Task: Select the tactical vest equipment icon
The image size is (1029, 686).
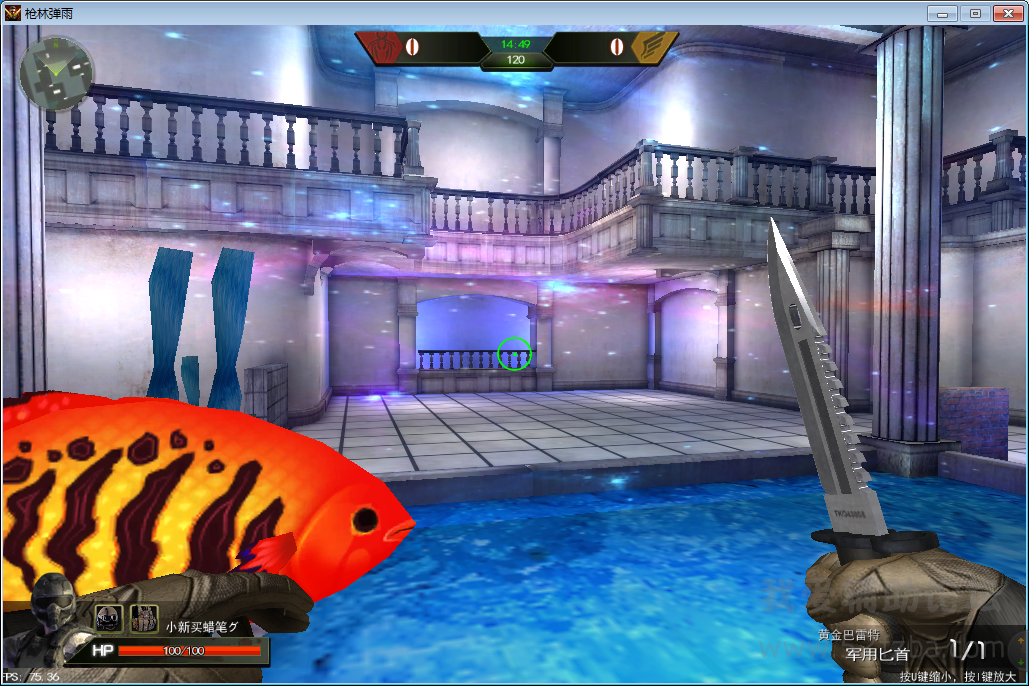Action: coord(144,618)
